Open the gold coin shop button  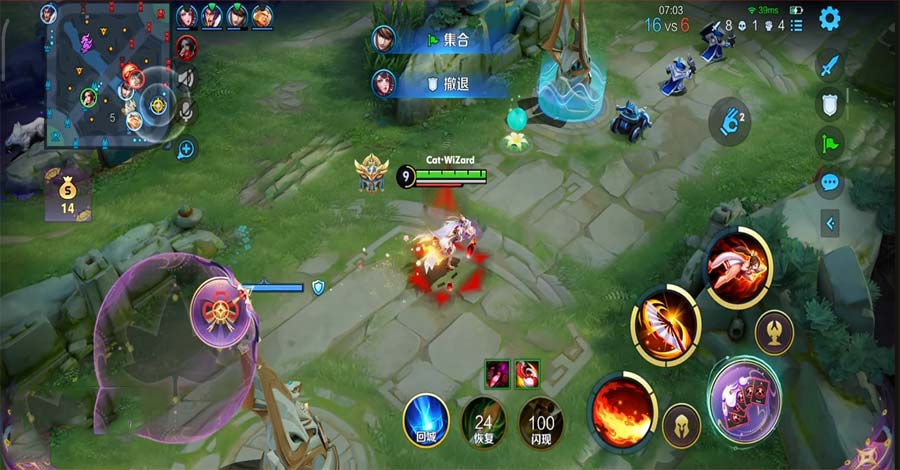click(x=68, y=192)
